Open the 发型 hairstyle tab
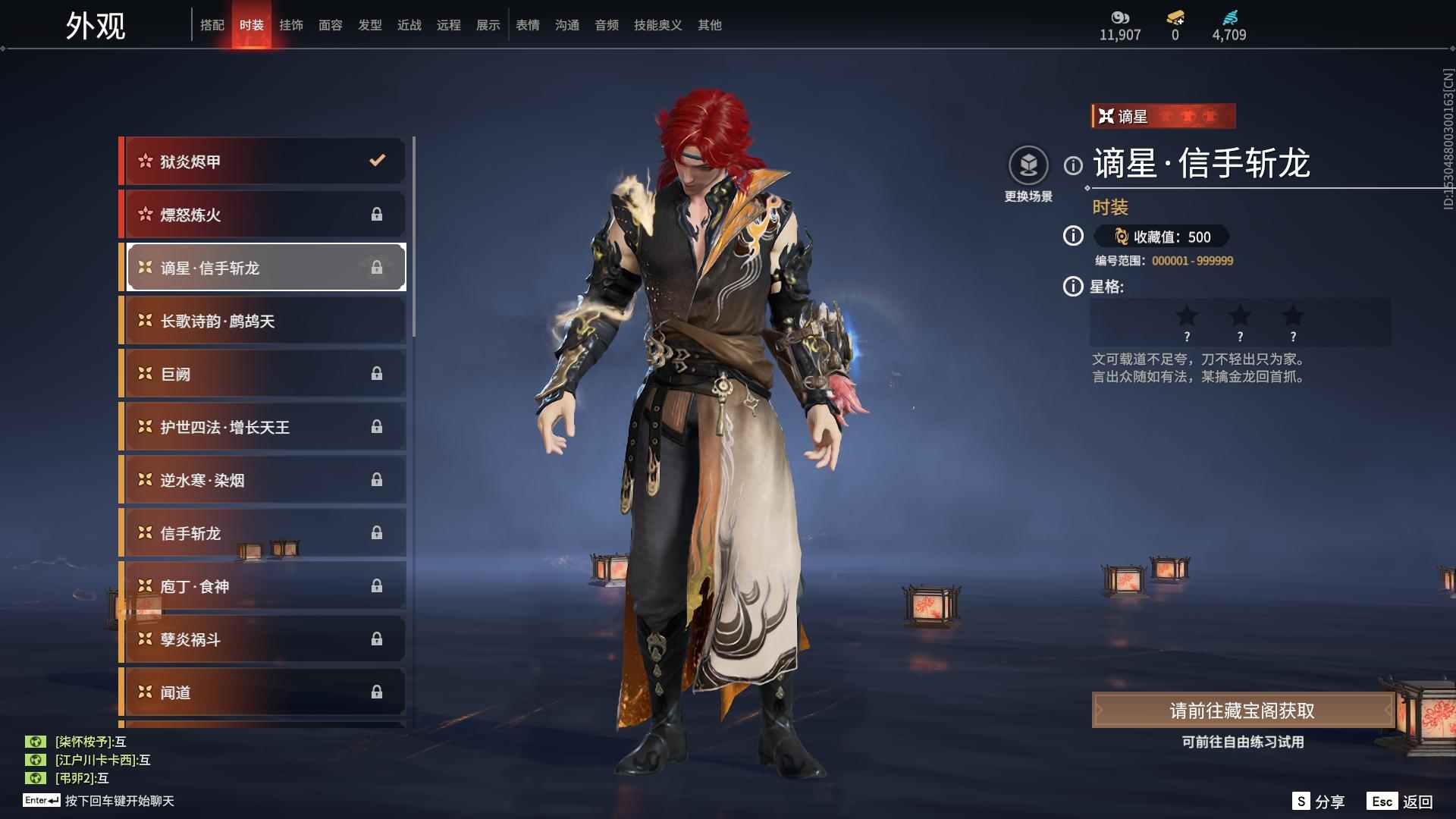This screenshot has height=819, width=1456. (370, 25)
